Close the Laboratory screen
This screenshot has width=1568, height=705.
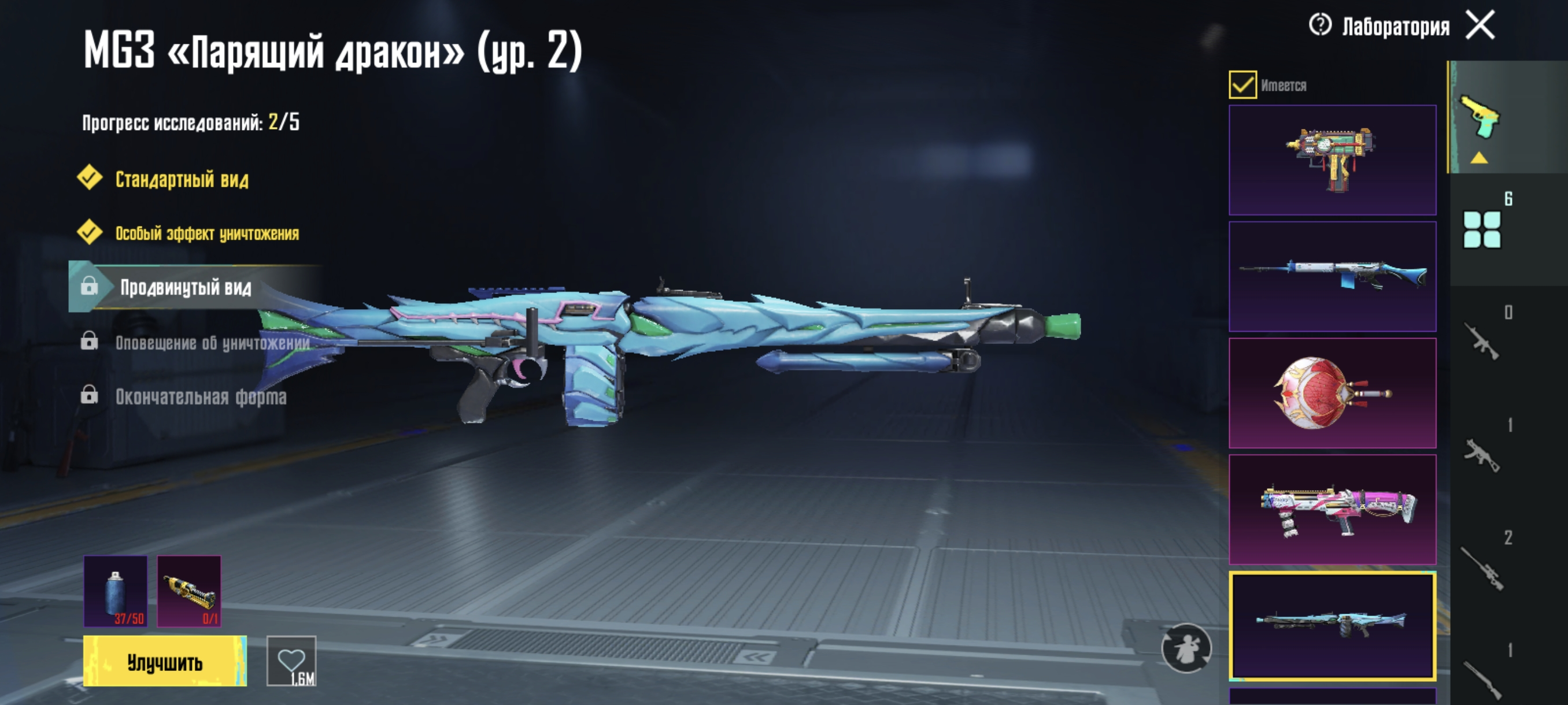point(1480,25)
